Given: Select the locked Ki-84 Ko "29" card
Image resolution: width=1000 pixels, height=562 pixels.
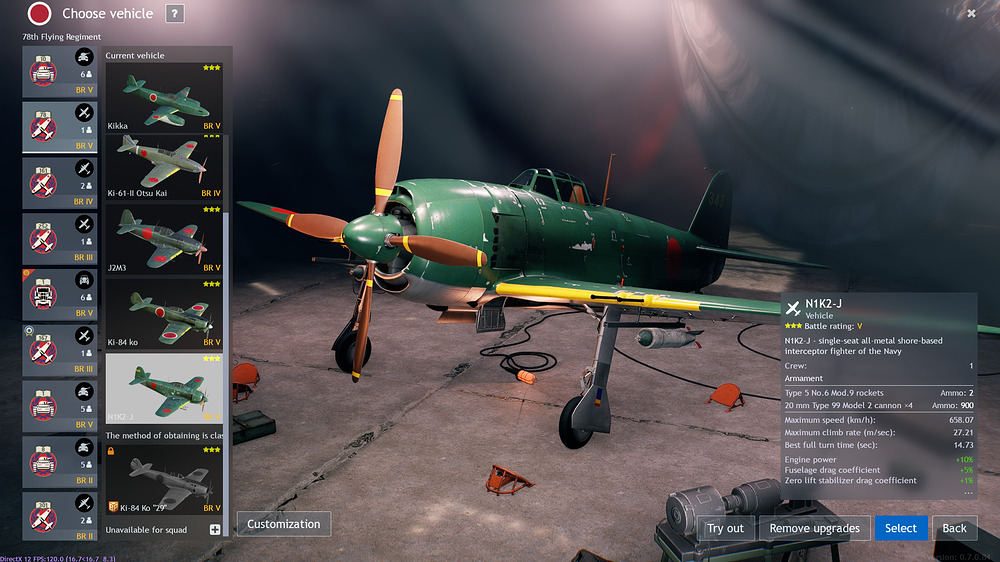Looking at the screenshot, I should coord(164,482).
